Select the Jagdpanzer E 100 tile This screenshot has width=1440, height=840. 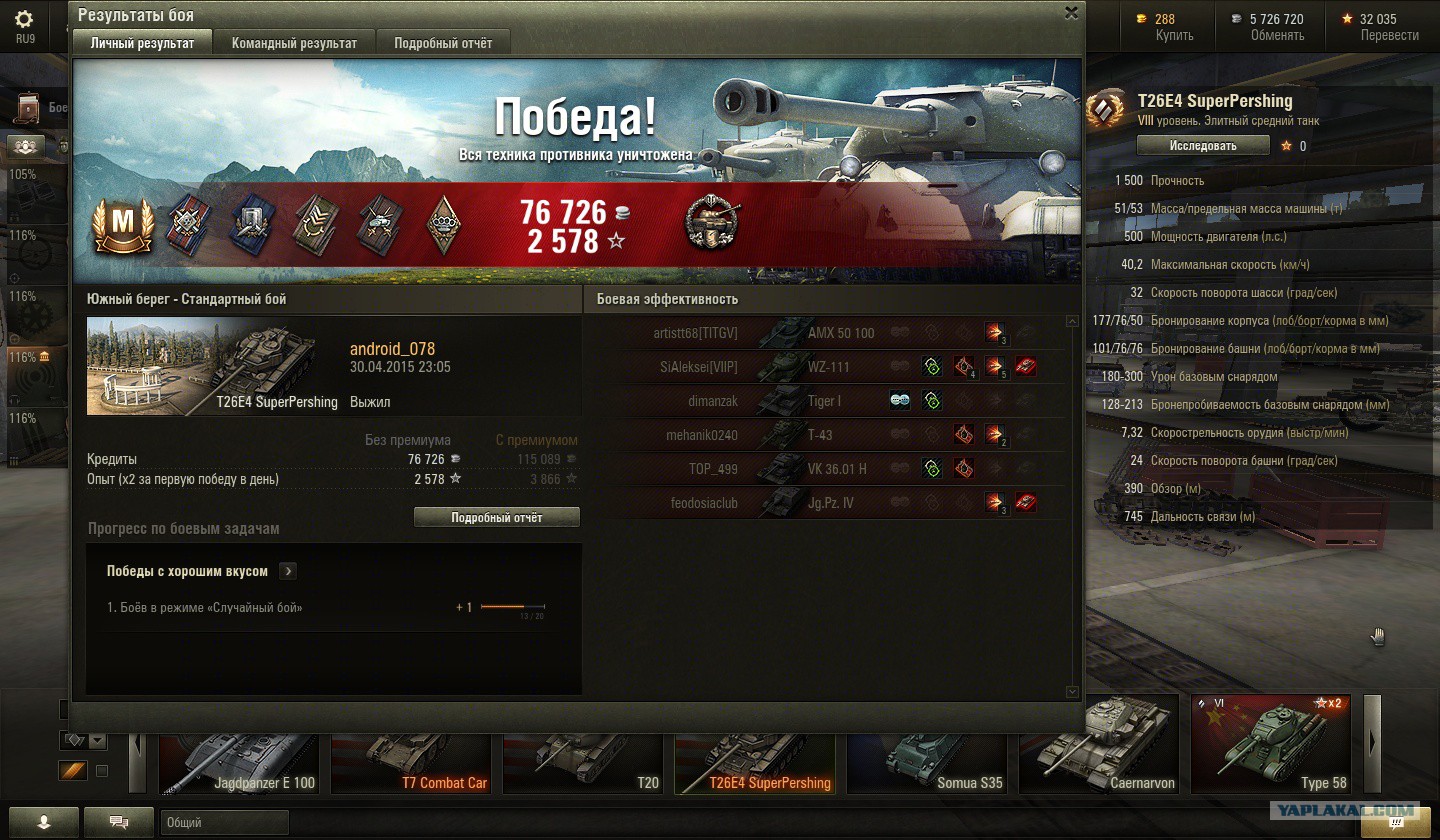click(238, 745)
